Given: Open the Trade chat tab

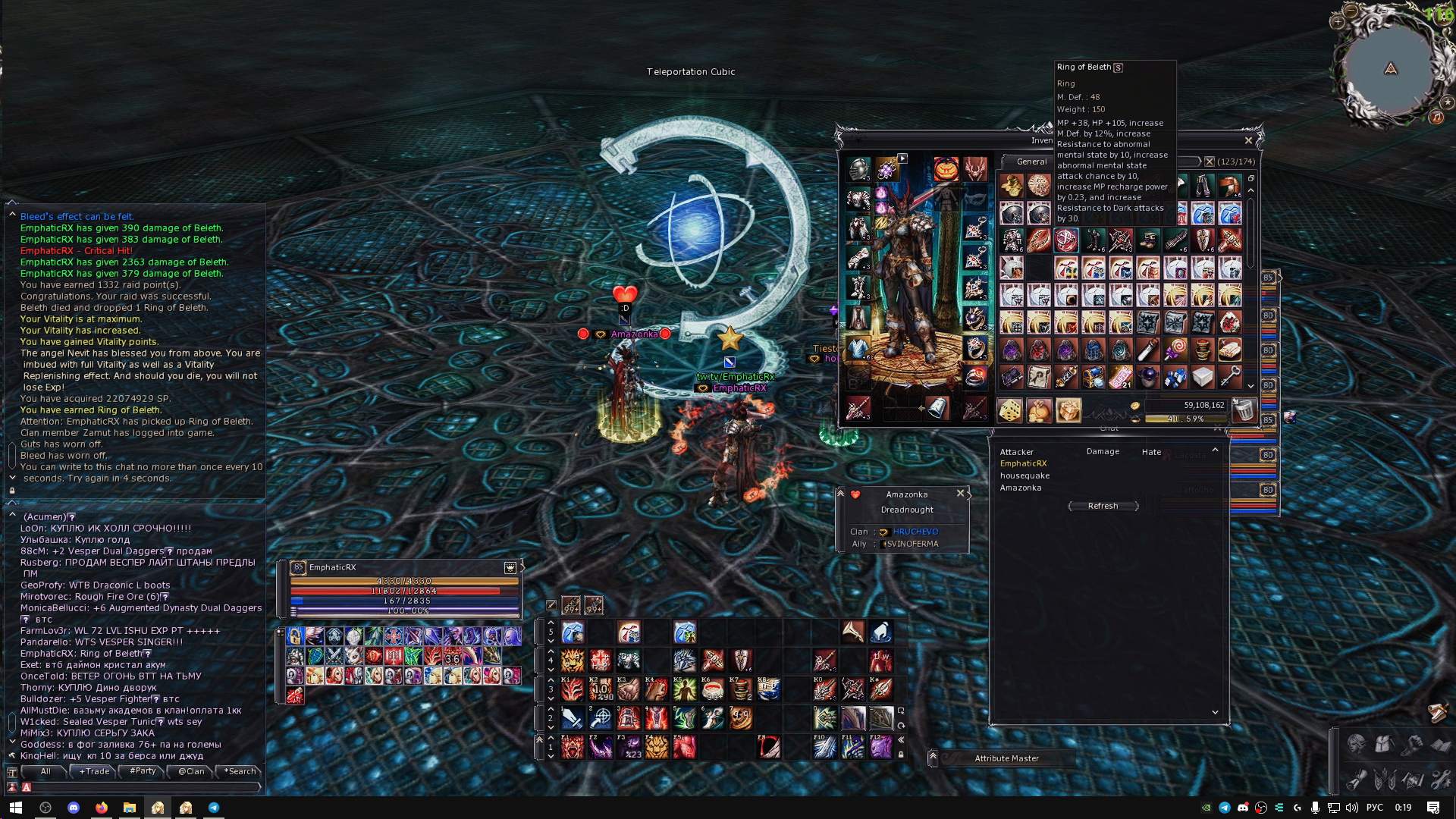Looking at the screenshot, I should click(x=94, y=771).
